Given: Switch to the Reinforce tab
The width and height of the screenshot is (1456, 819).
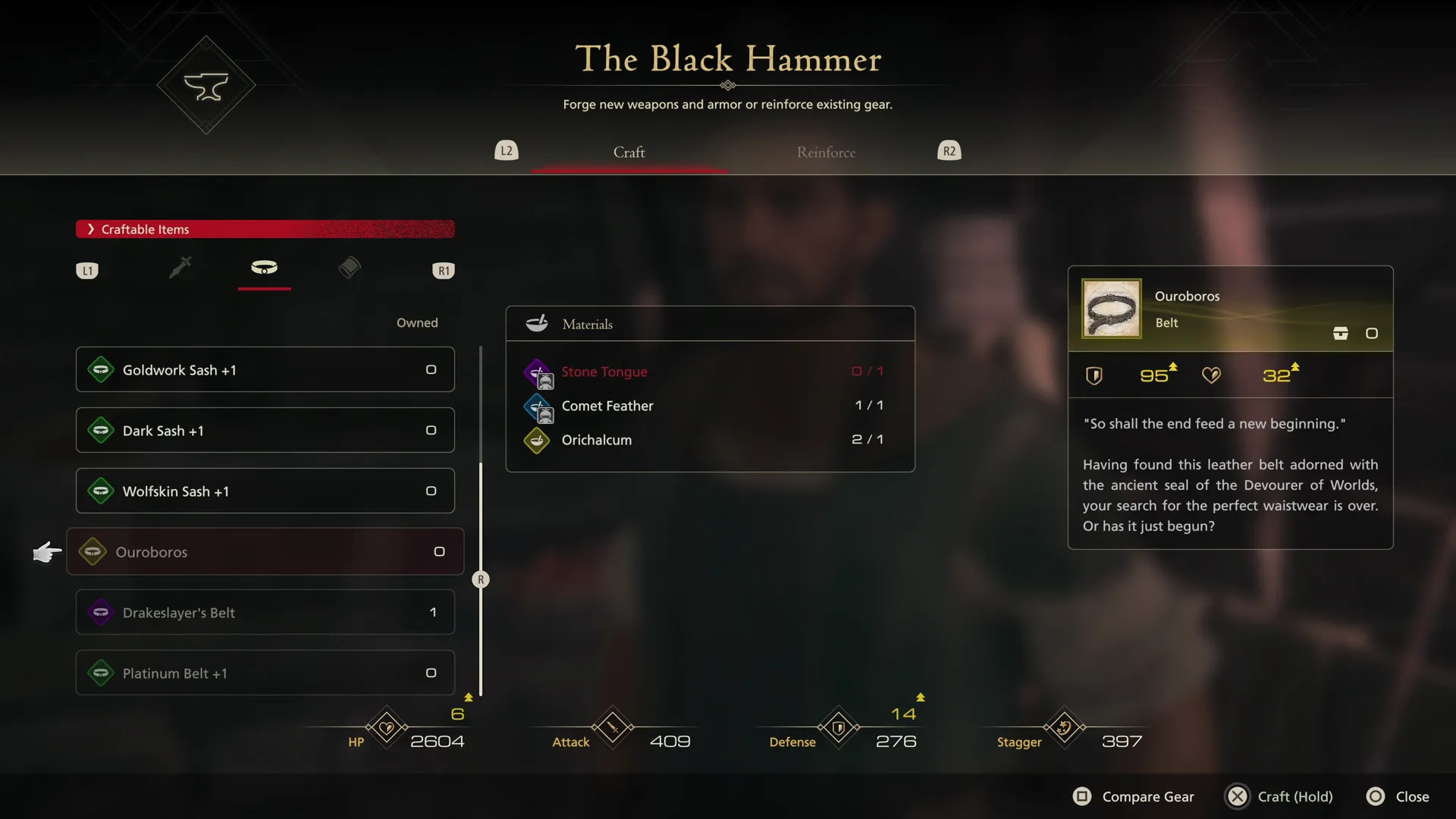Looking at the screenshot, I should [x=826, y=152].
